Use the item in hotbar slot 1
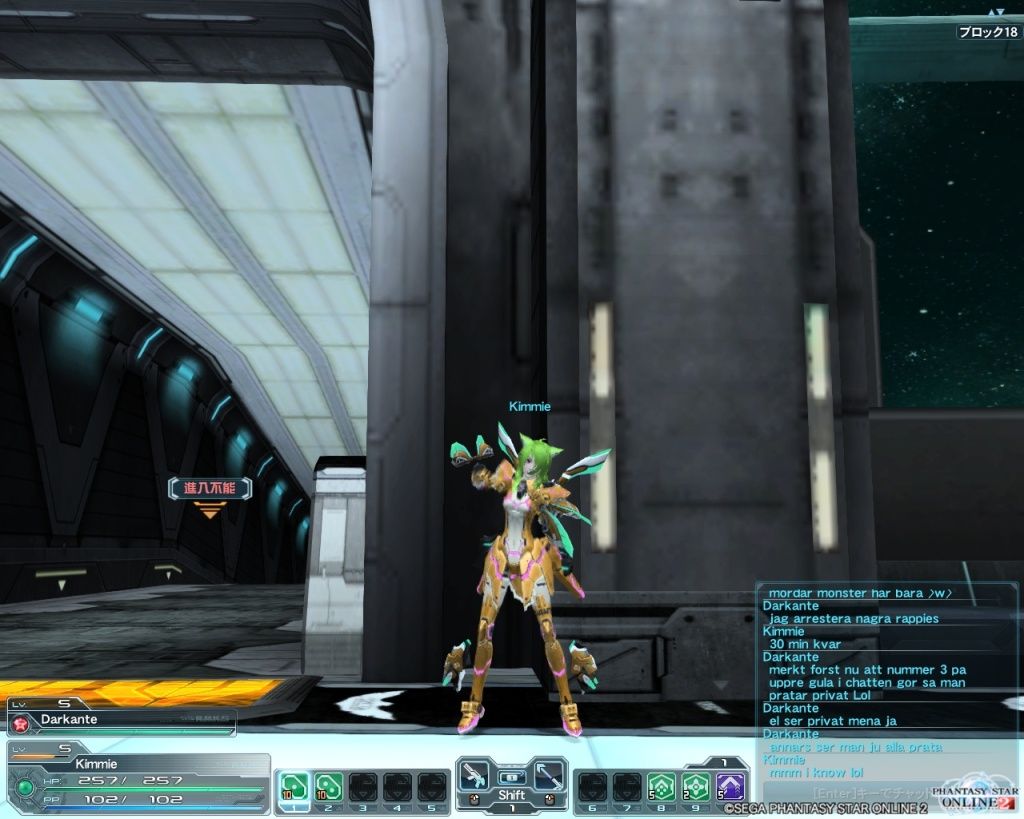The image size is (1024, 819). 293,787
